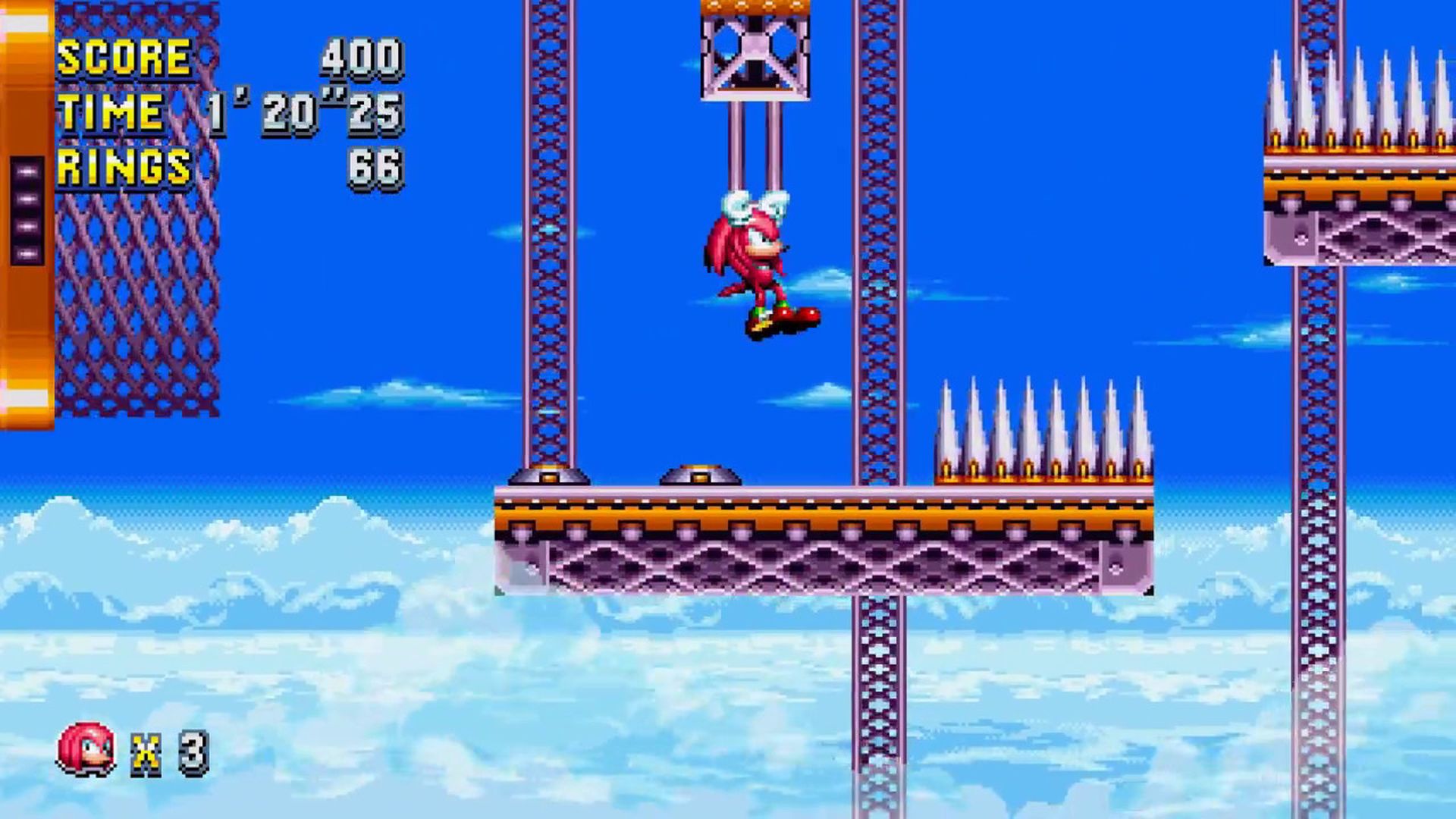The width and height of the screenshot is (1456, 819).
Task: Click the right bolt cap on the platform
Action: [x=701, y=478]
